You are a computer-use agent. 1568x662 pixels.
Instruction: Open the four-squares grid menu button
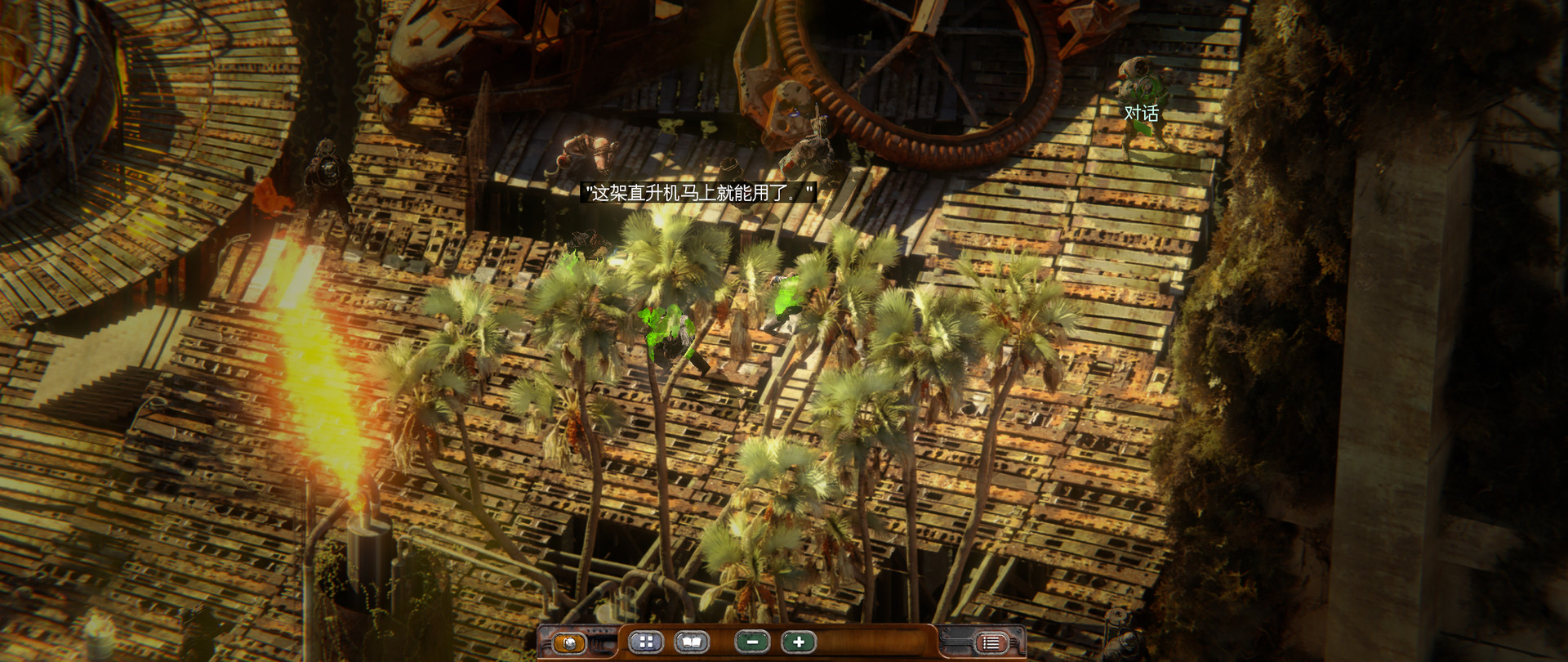[x=646, y=642]
